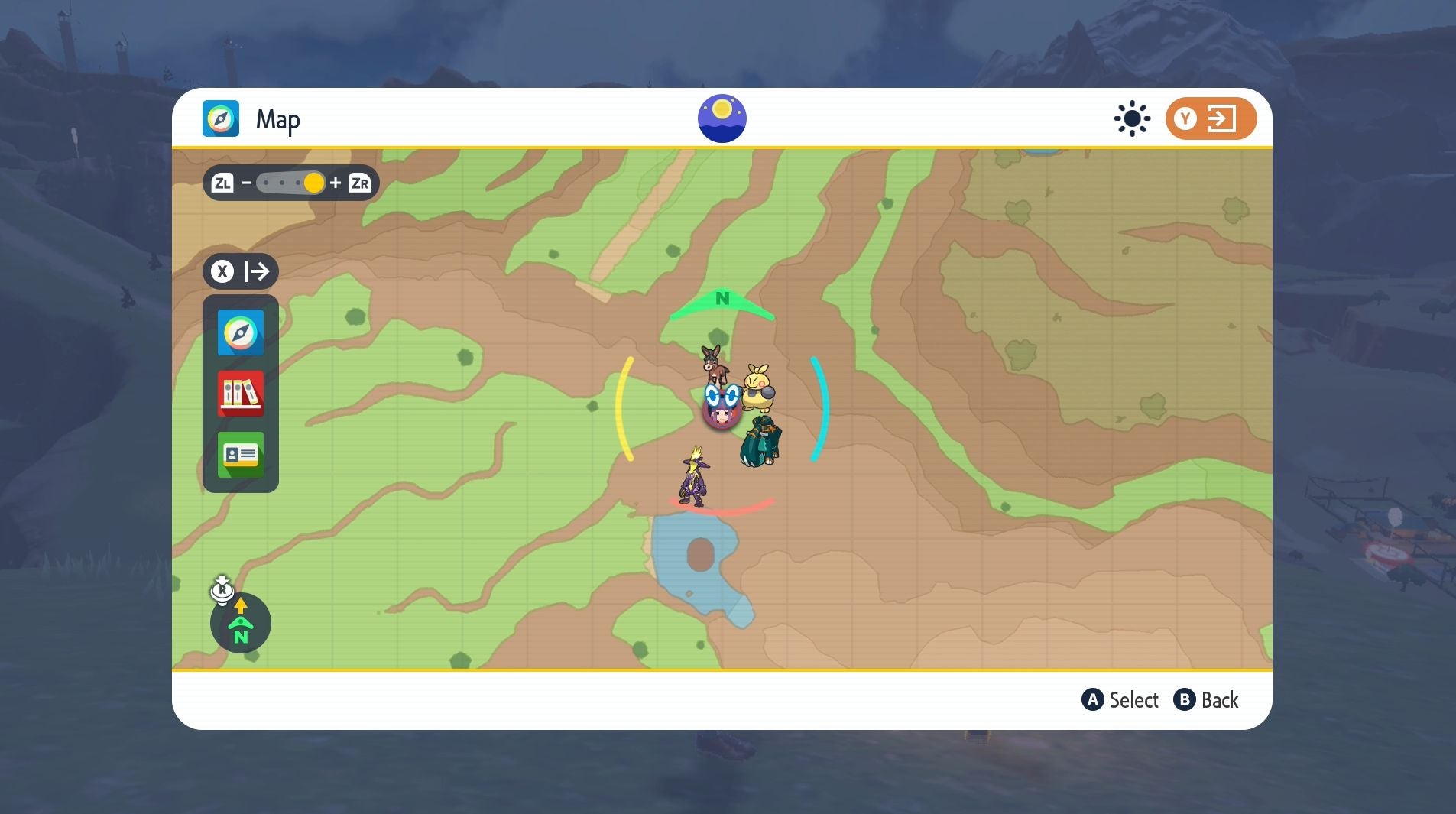Open the red Pokédex icon in the sidebar
The width and height of the screenshot is (1456, 814).
(240, 394)
